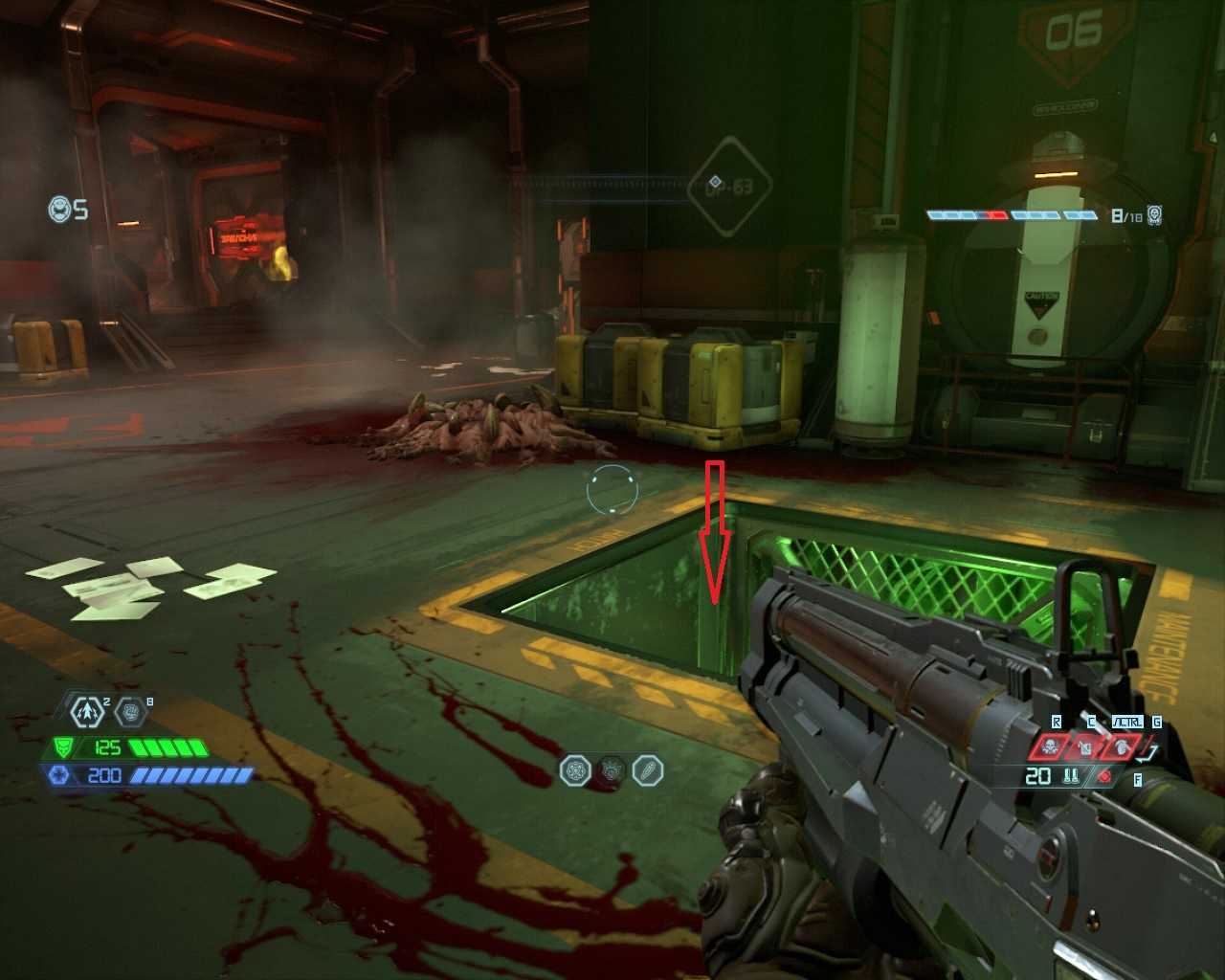The width and height of the screenshot is (1225, 980).
Task: Select the red equipment slot under C
Action: point(1086,746)
